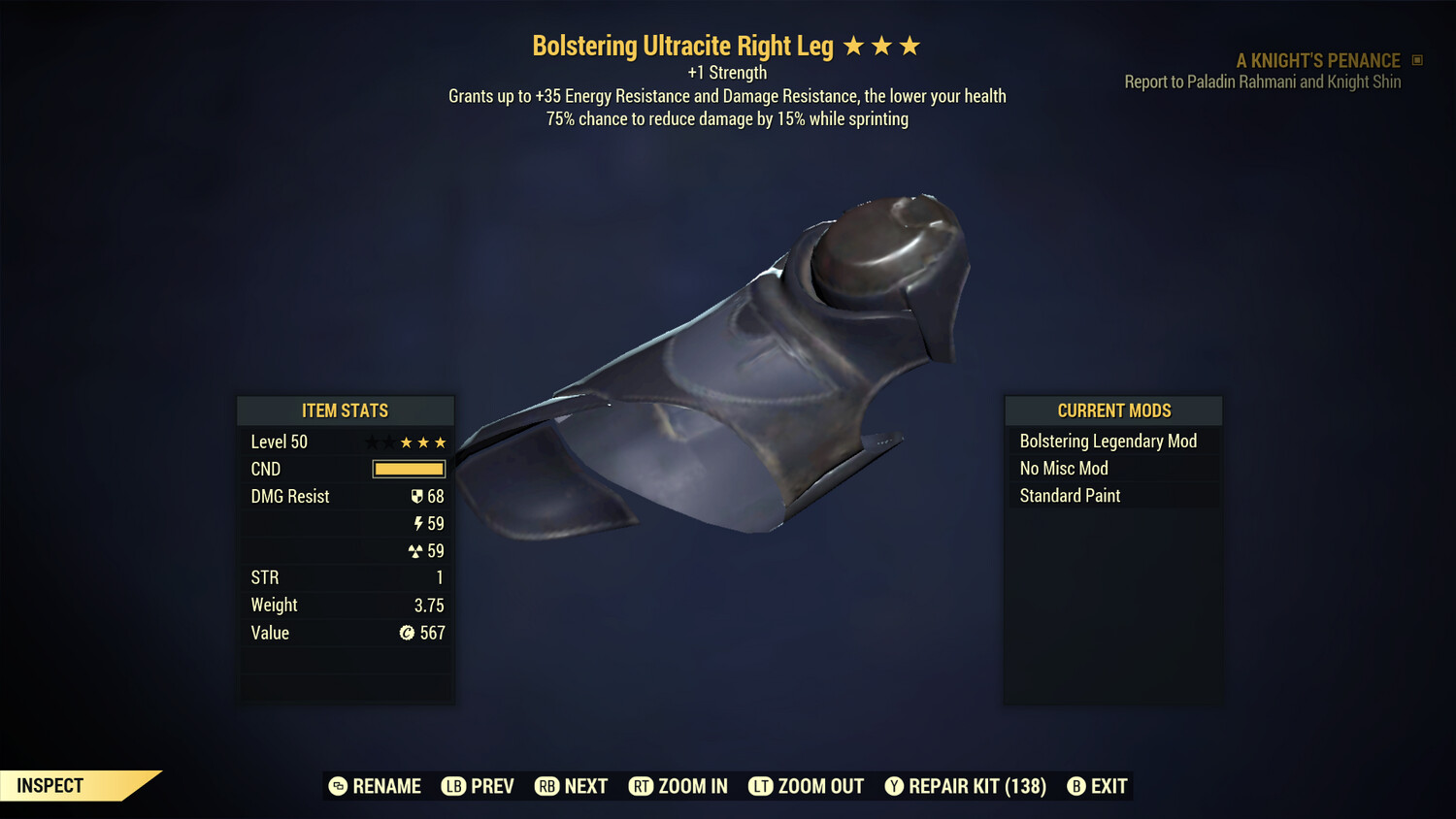Toggle the first dimmed star in Level row

pos(374,442)
